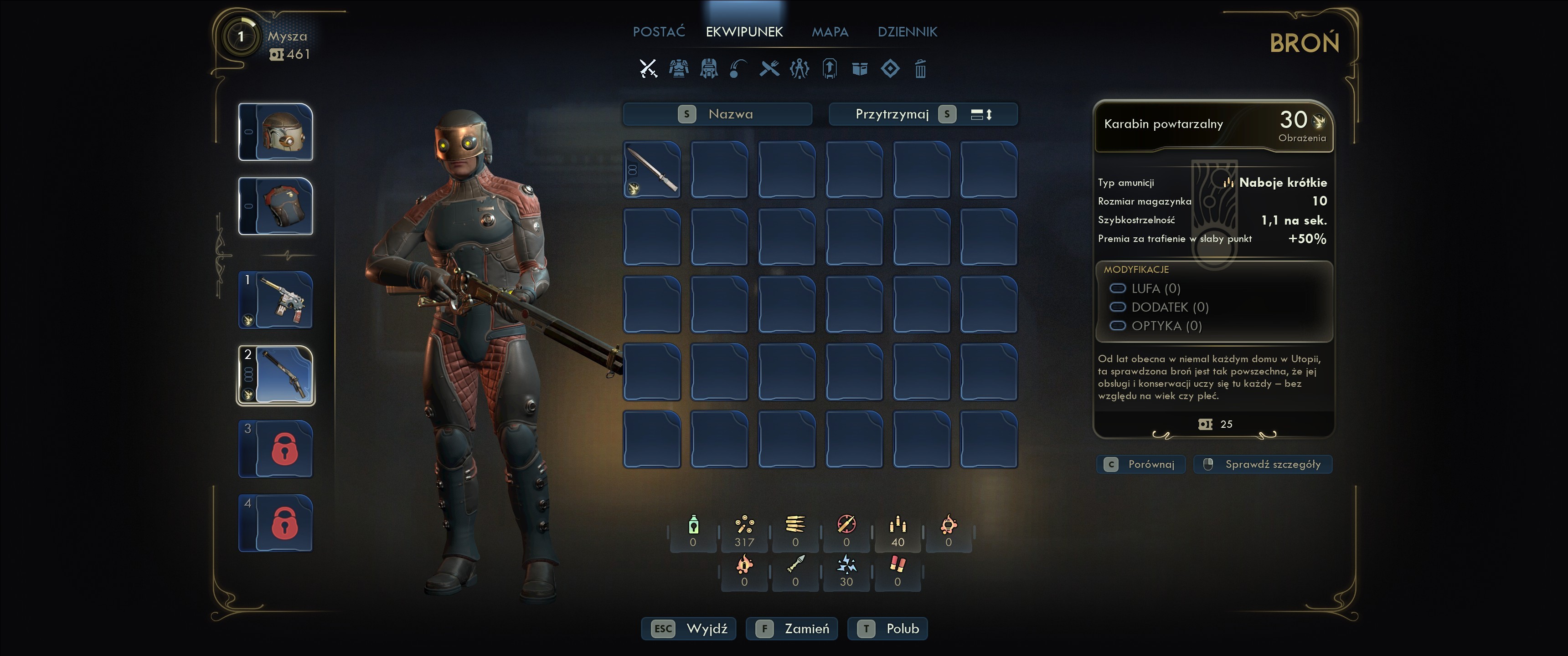Open the weapon mods category with the compass-and-gear icon
The height and width of the screenshot is (656, 1568).
coord(799,69)
